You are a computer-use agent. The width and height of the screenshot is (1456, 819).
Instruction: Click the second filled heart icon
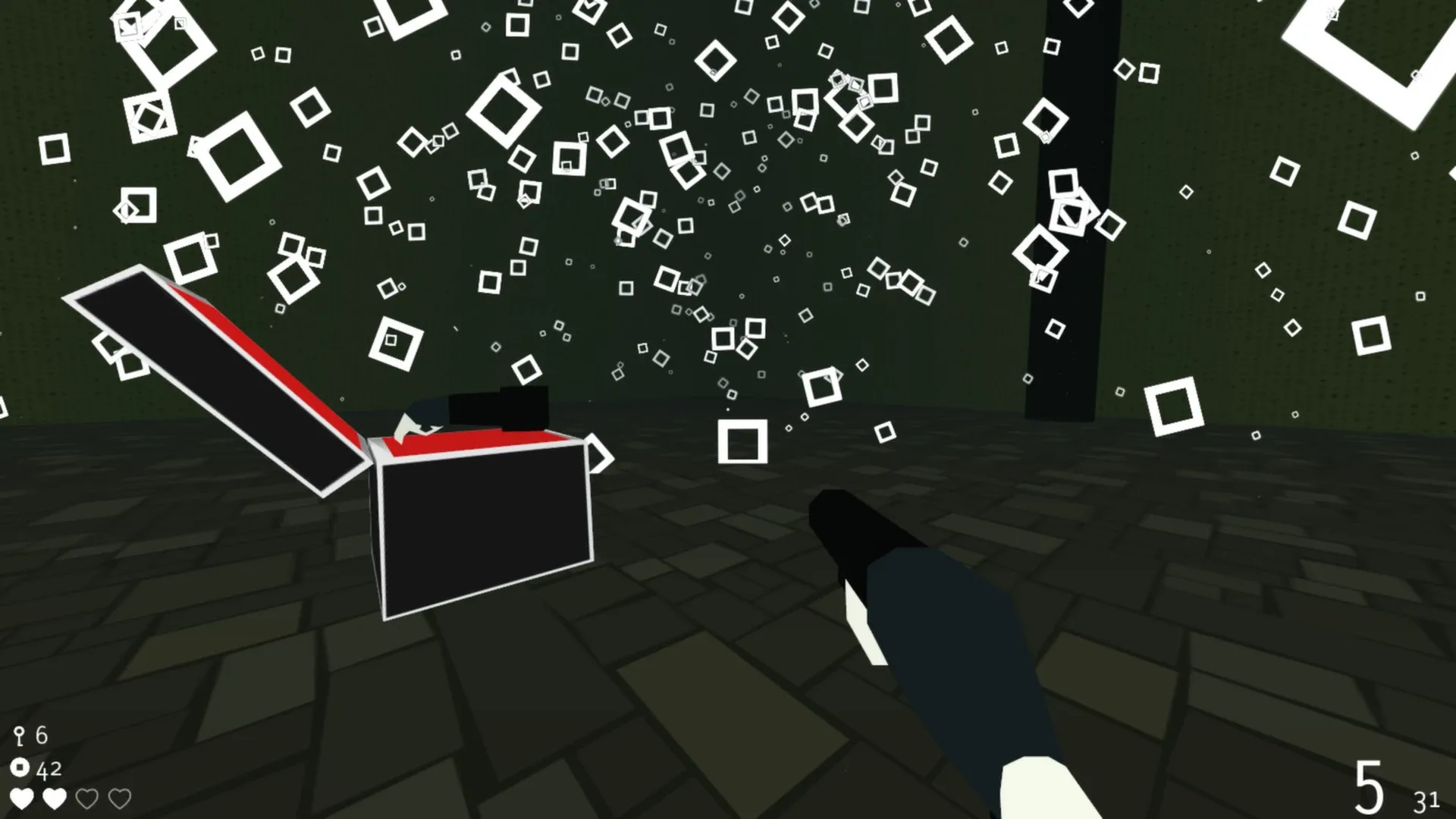coord(54,799)
